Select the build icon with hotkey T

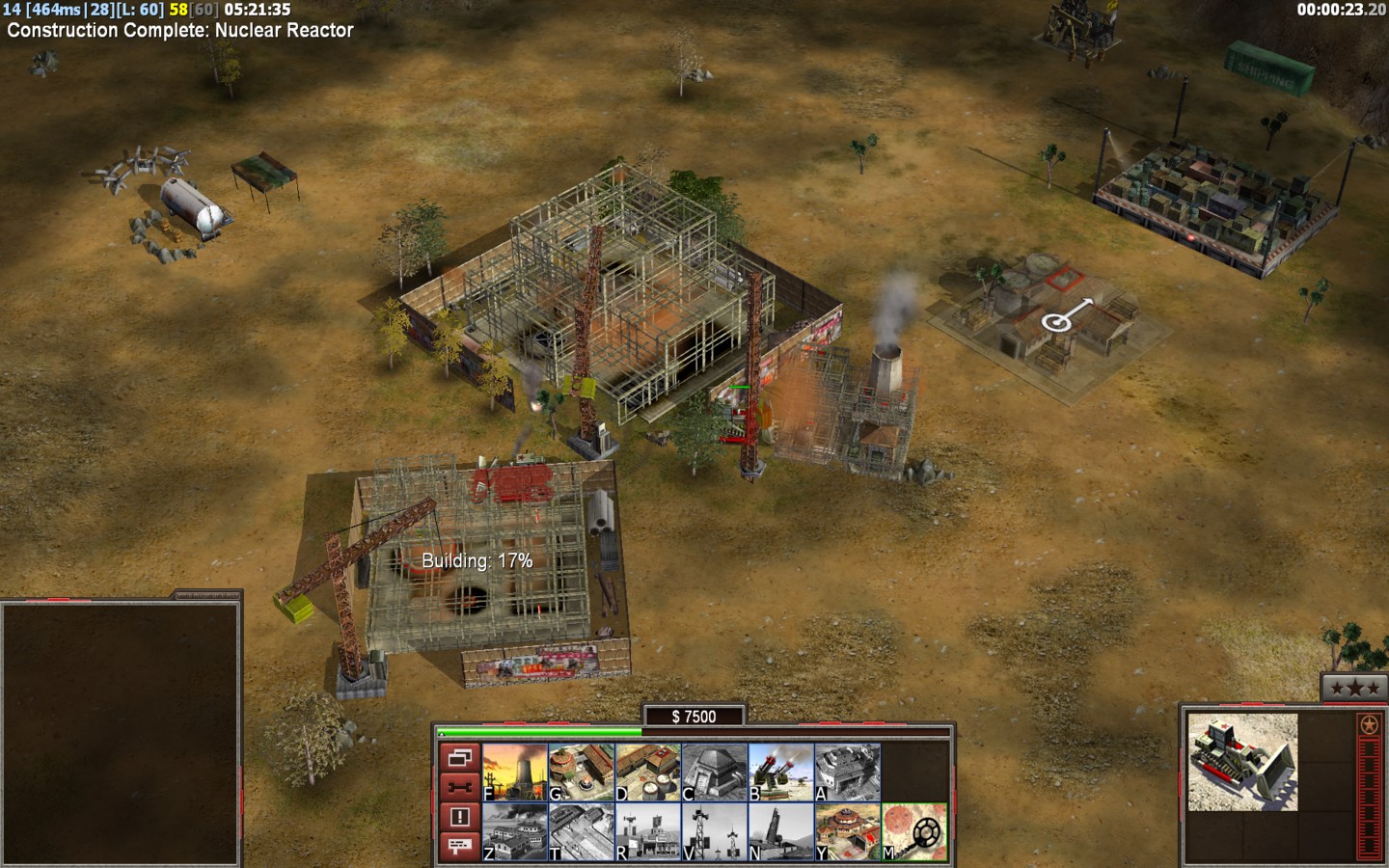pos(581,831)
